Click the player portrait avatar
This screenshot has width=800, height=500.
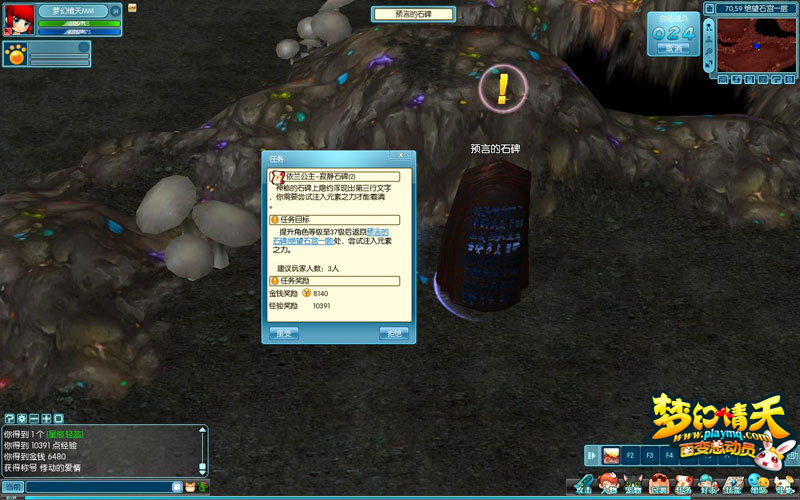point(17,17)
